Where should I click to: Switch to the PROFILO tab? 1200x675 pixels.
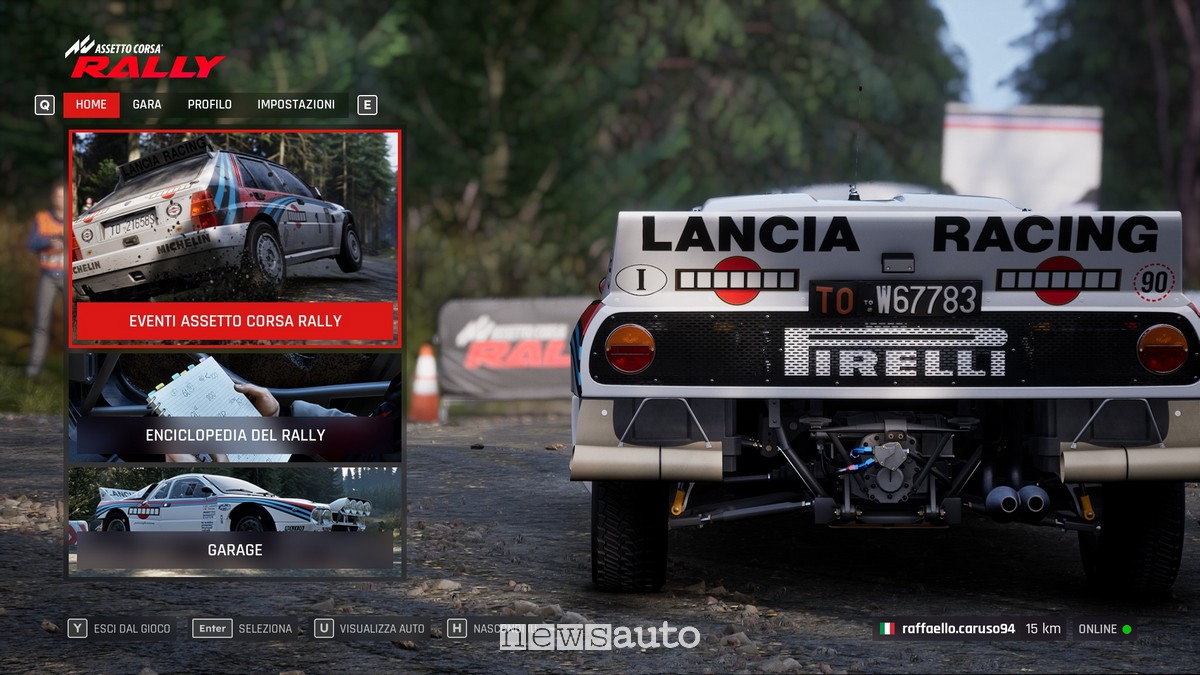pyautogui.click(x=209, y=105)
